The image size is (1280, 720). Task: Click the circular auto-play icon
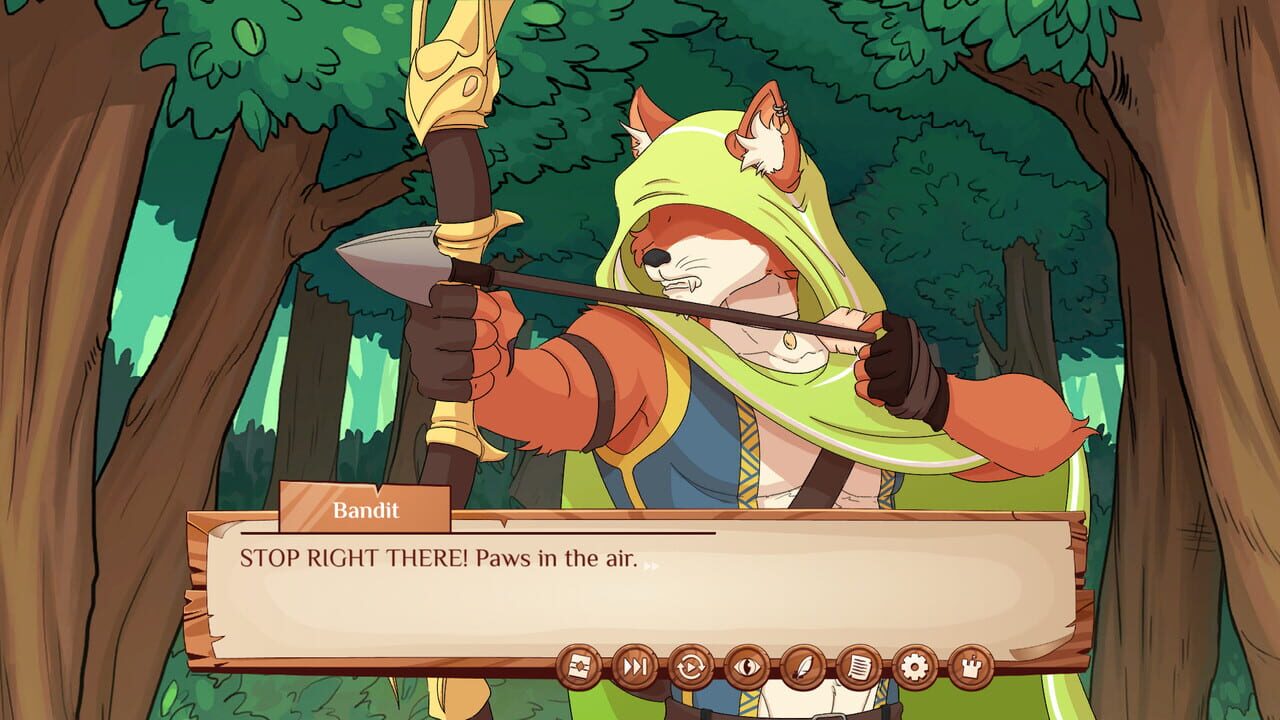coord(691,666)
